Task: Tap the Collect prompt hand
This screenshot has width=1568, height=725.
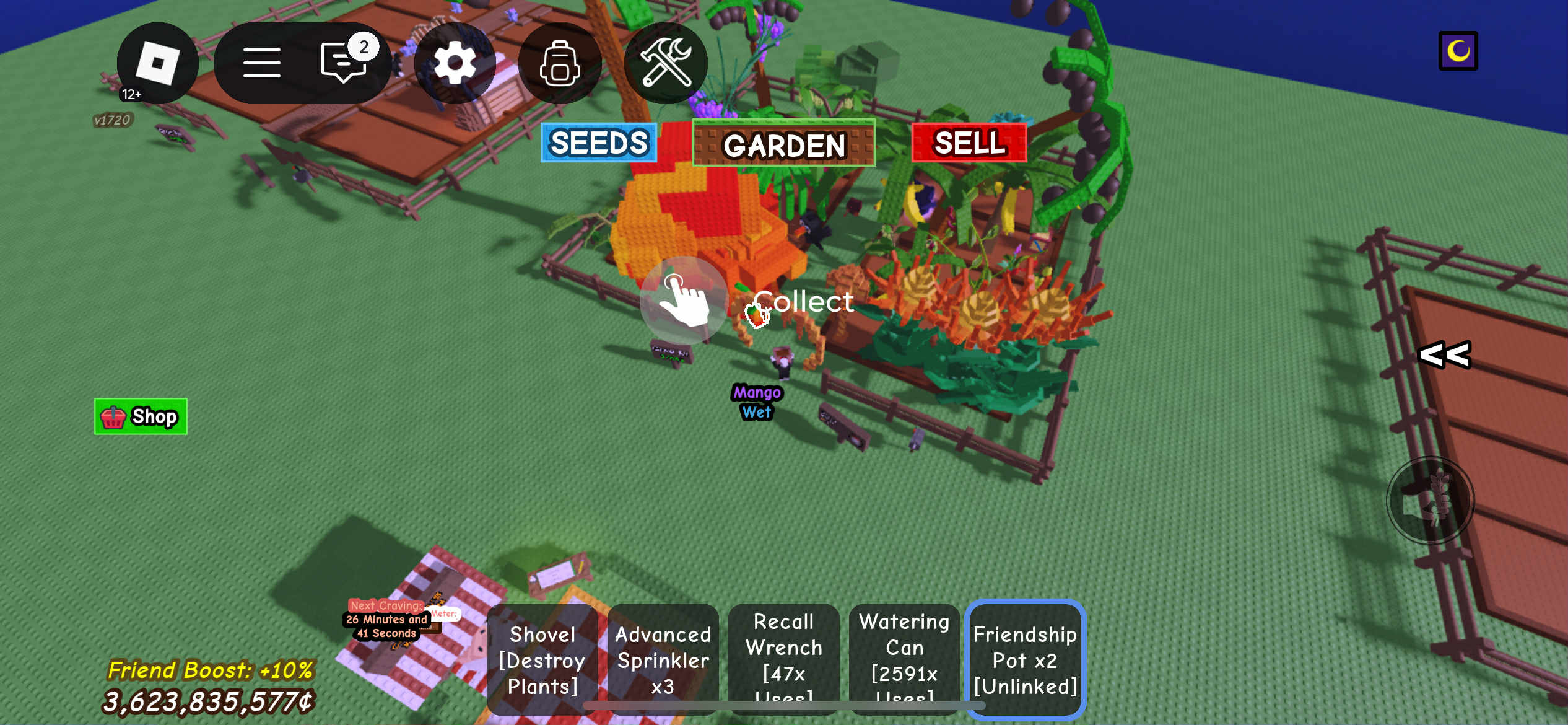Action: point(684,301)
